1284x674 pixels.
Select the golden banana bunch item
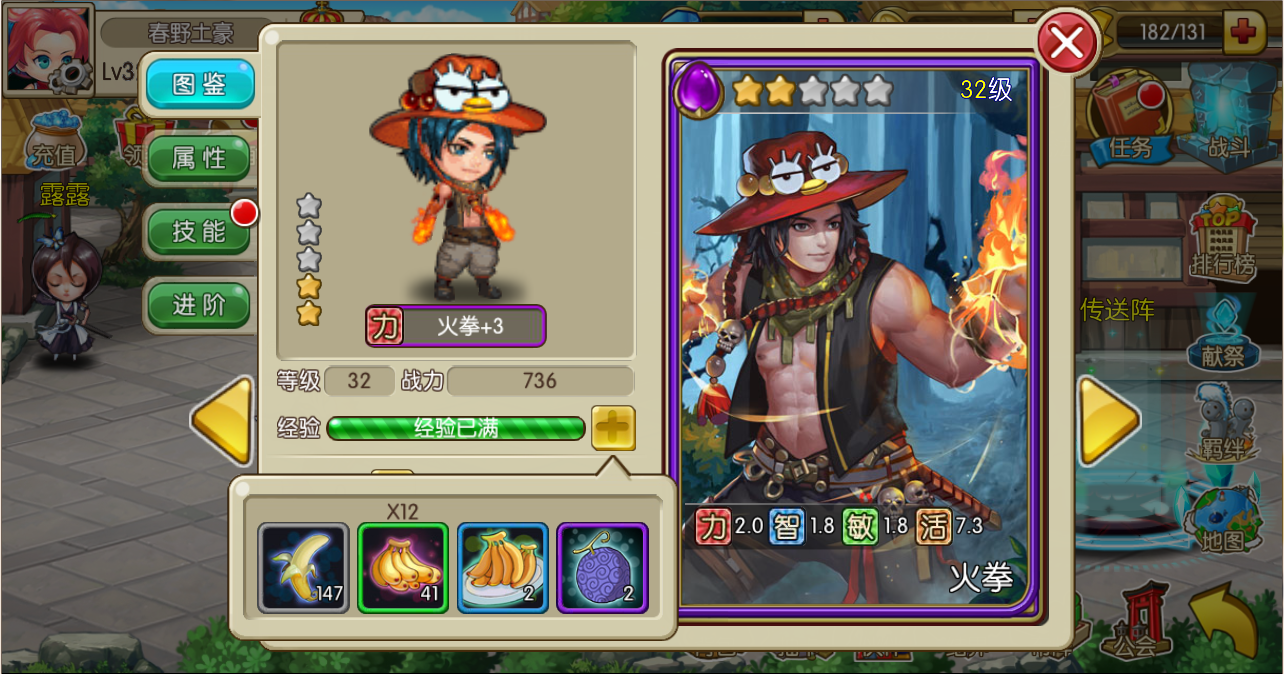pos(403,567)
